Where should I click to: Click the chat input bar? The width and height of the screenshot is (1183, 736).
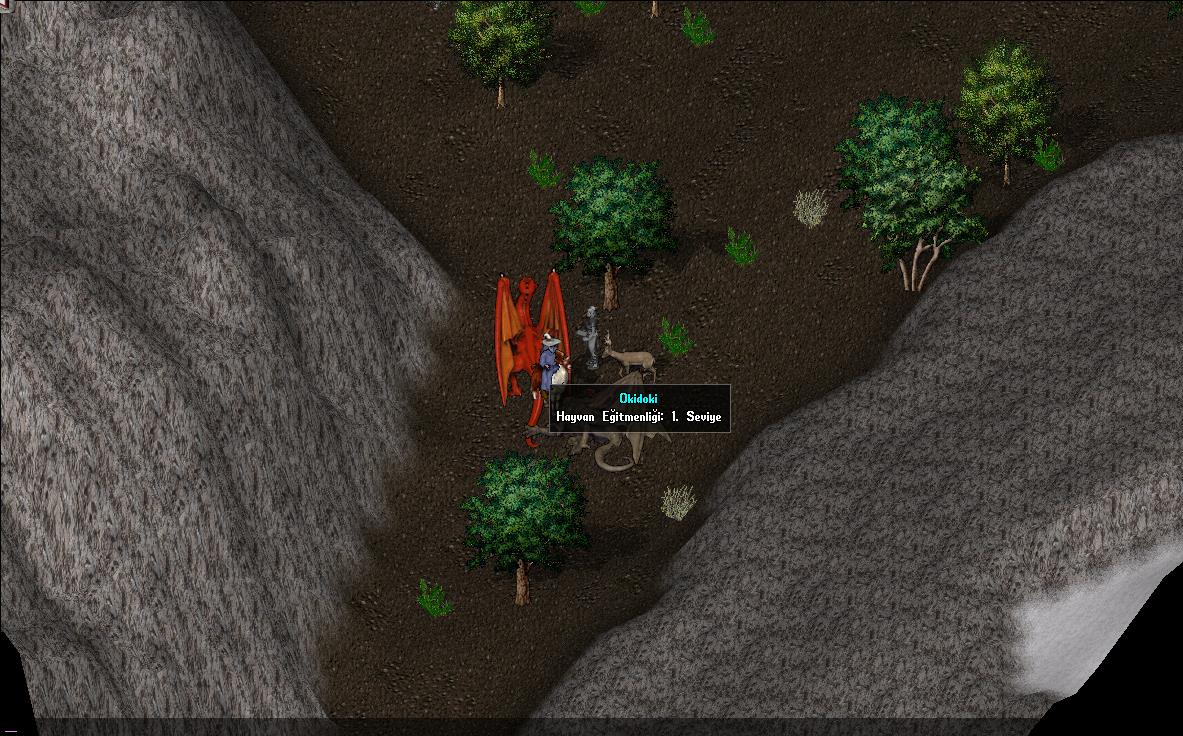click(590, 726)
